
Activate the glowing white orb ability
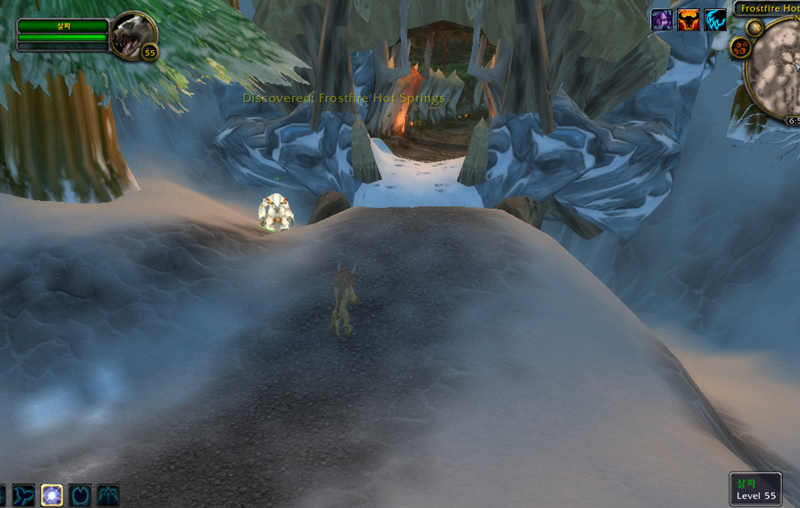[51, 495]
